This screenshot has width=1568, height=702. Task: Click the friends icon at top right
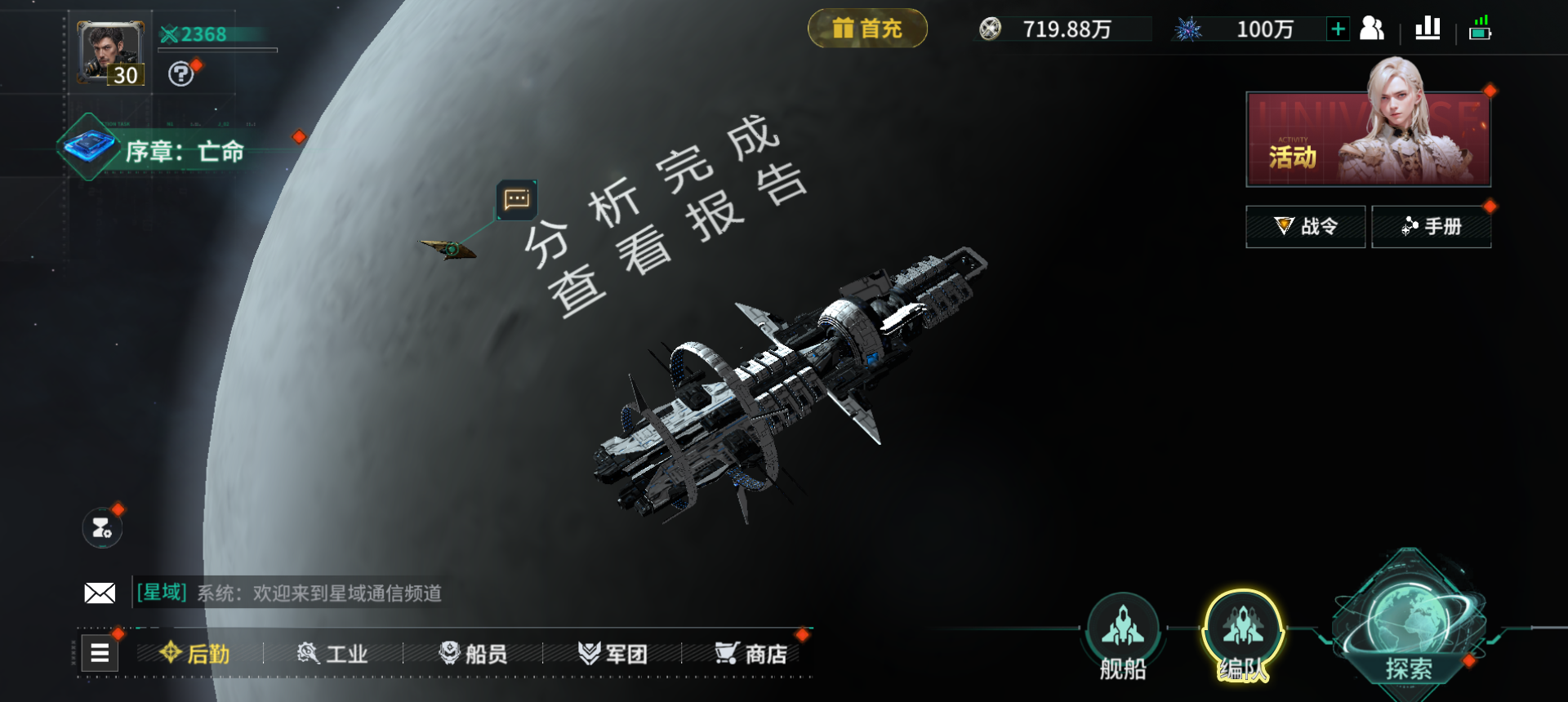click(x=1373, y=28)
